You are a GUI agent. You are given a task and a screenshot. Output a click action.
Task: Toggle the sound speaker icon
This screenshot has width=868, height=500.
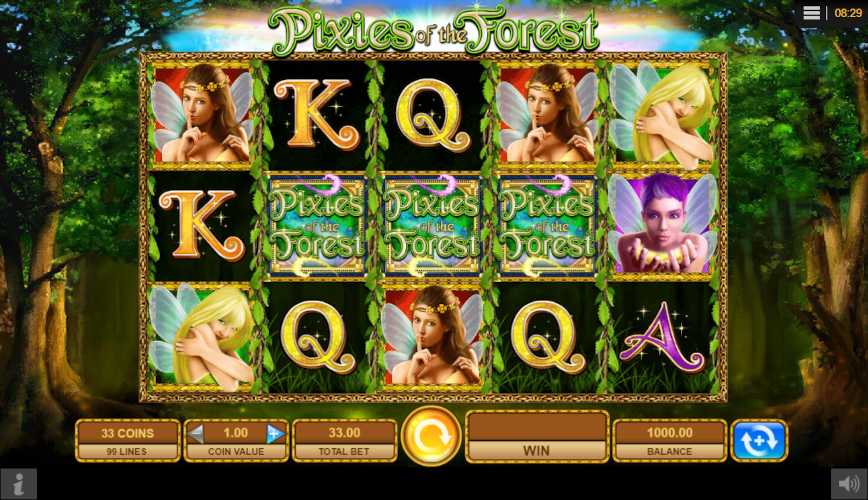click(x=849, y=484)
